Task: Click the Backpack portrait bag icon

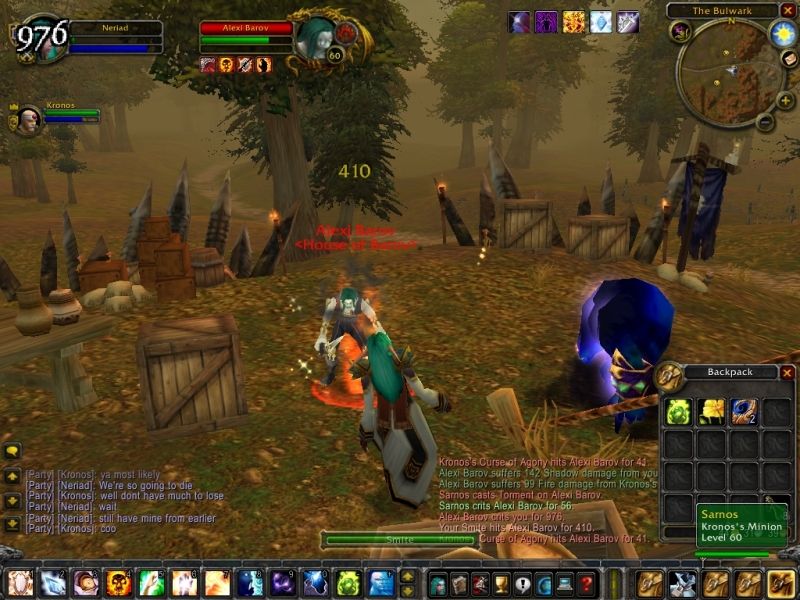Action: coord(670,376)
